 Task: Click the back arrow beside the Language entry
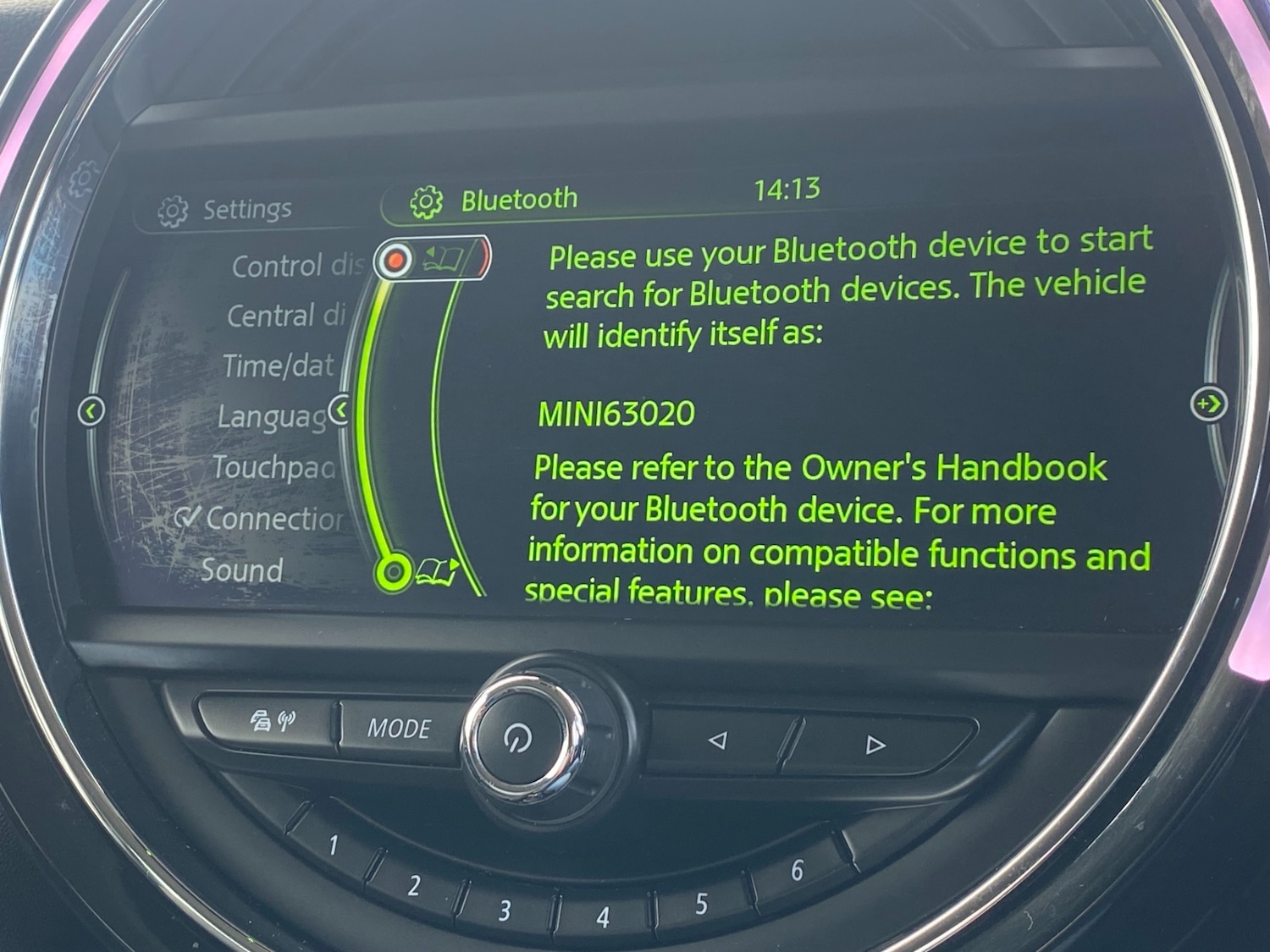click(x=340, y=410)
